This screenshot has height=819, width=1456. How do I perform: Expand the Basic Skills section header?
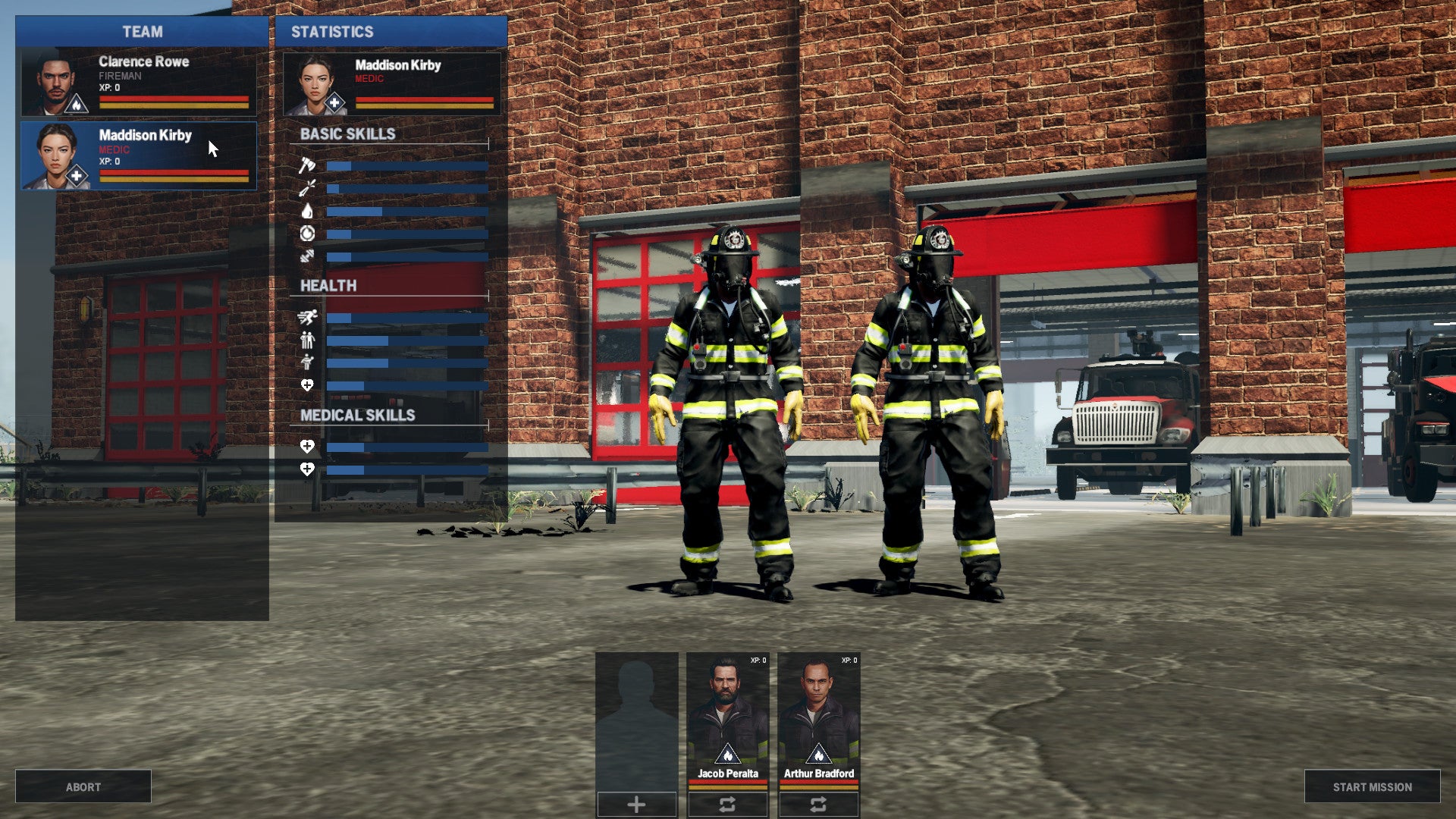349,133
